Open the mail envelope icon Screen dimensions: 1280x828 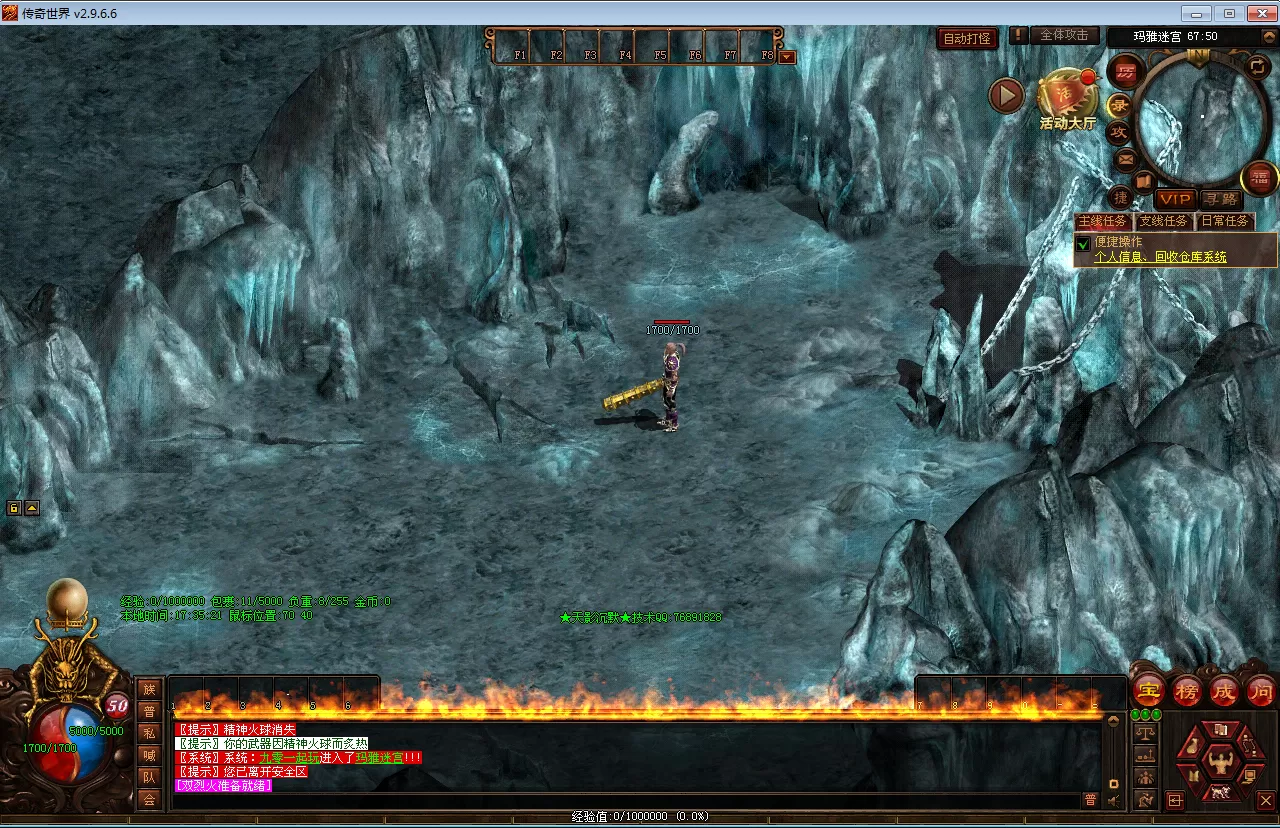tap(1125, 158)
